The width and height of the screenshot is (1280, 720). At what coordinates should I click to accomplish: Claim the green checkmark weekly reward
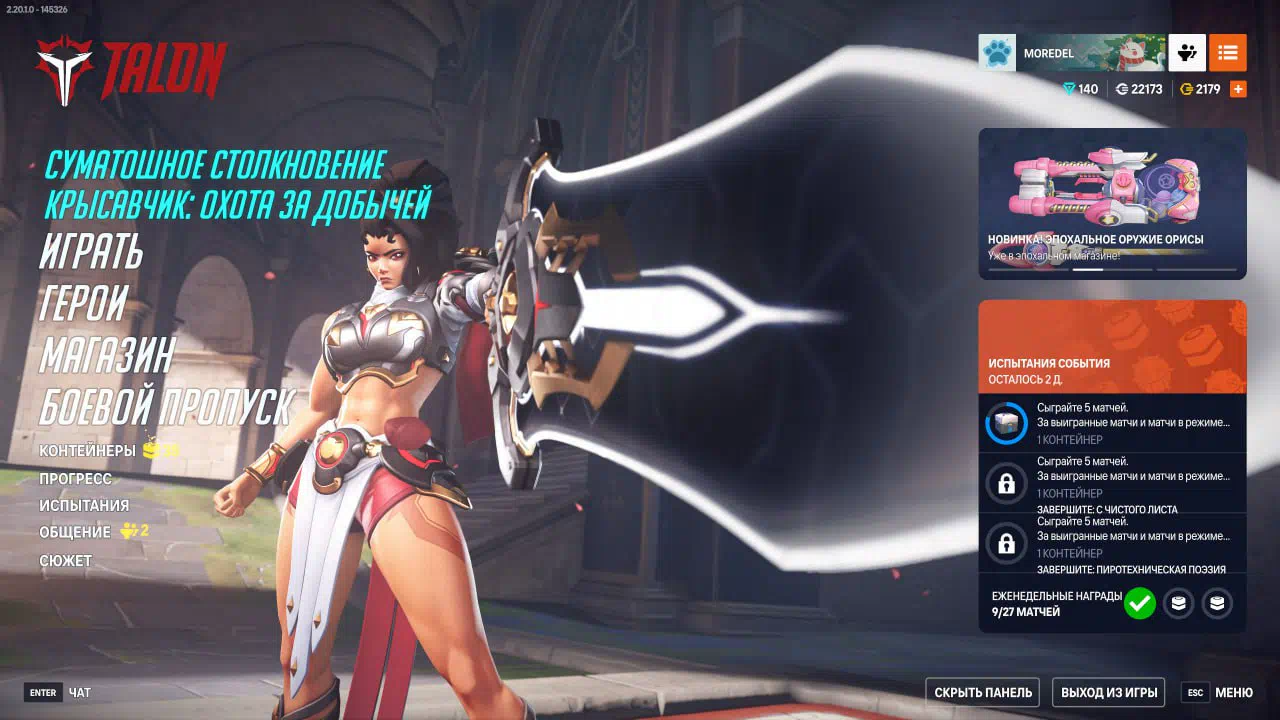point(1139,603)
